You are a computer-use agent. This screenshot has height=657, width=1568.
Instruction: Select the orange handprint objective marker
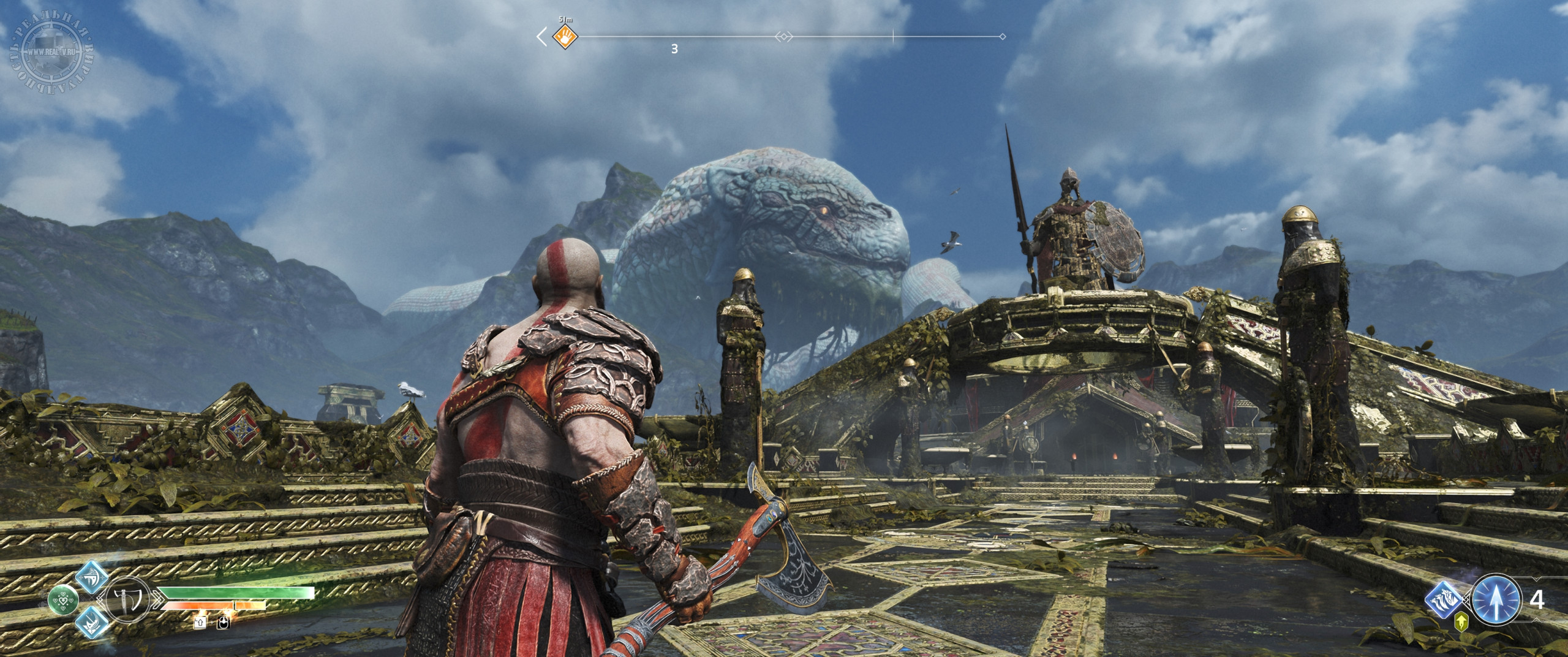tap(565, 37)
